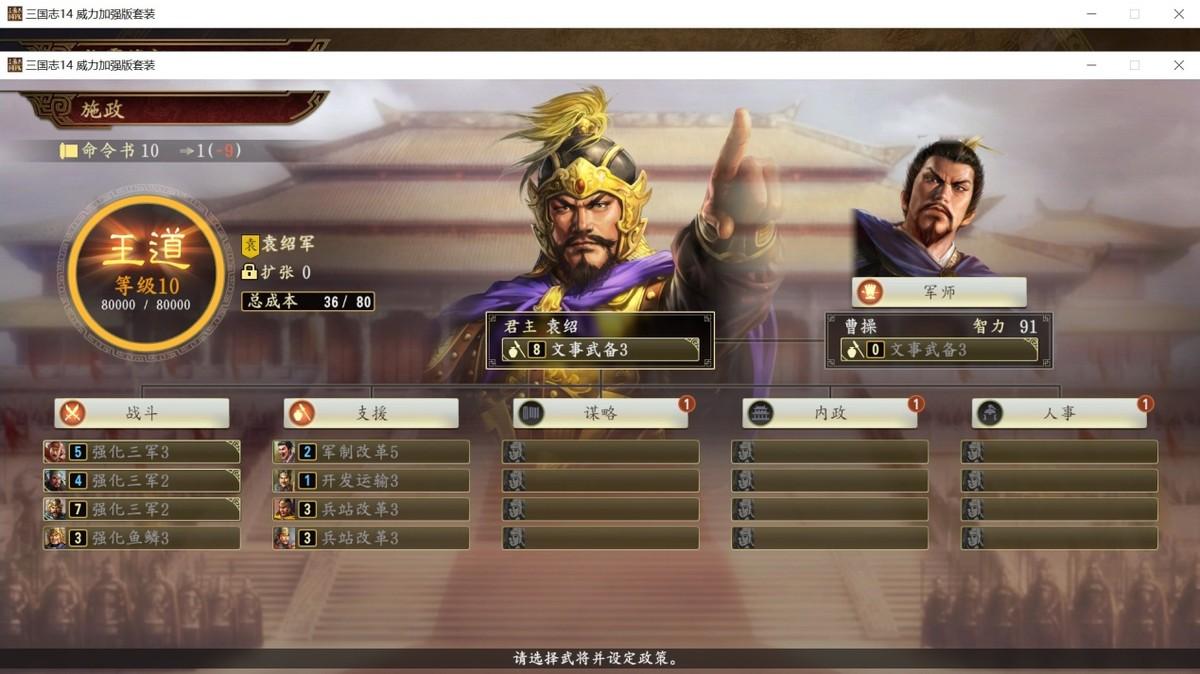1200x674 pixels.
Task: Open the 人事 category
Action: (1059, 413)
